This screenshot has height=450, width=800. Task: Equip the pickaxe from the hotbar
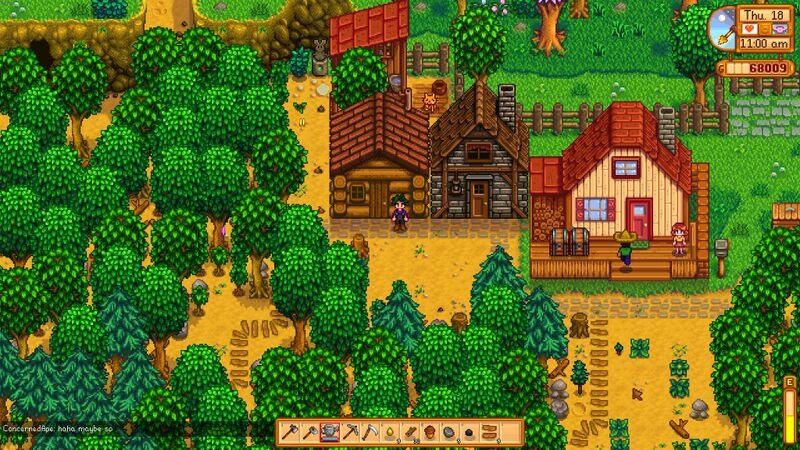349,432
